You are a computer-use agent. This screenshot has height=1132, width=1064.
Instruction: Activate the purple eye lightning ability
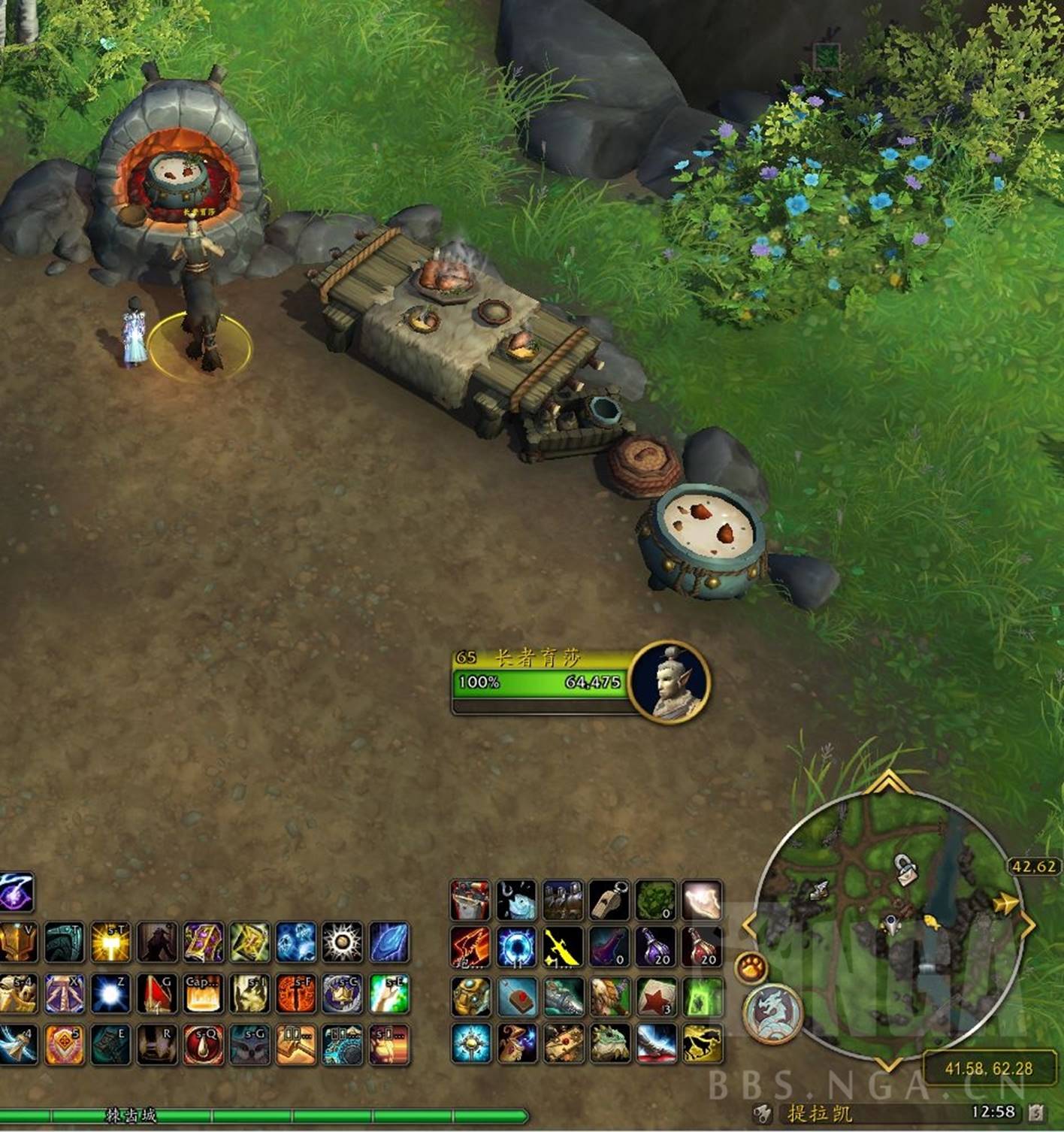click(x=17, y=891)
